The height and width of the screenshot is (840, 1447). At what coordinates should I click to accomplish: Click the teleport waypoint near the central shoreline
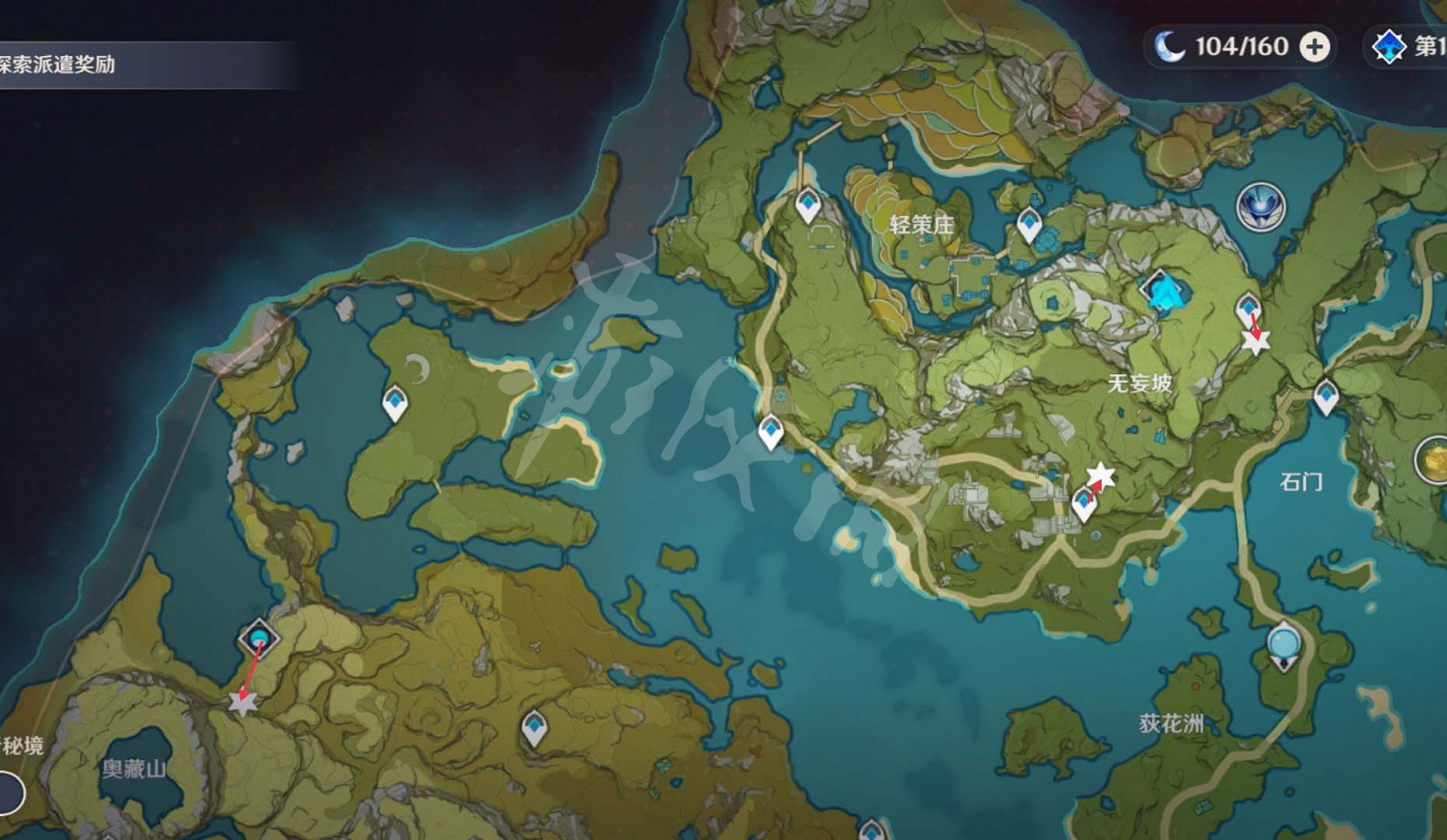[770, 432]
